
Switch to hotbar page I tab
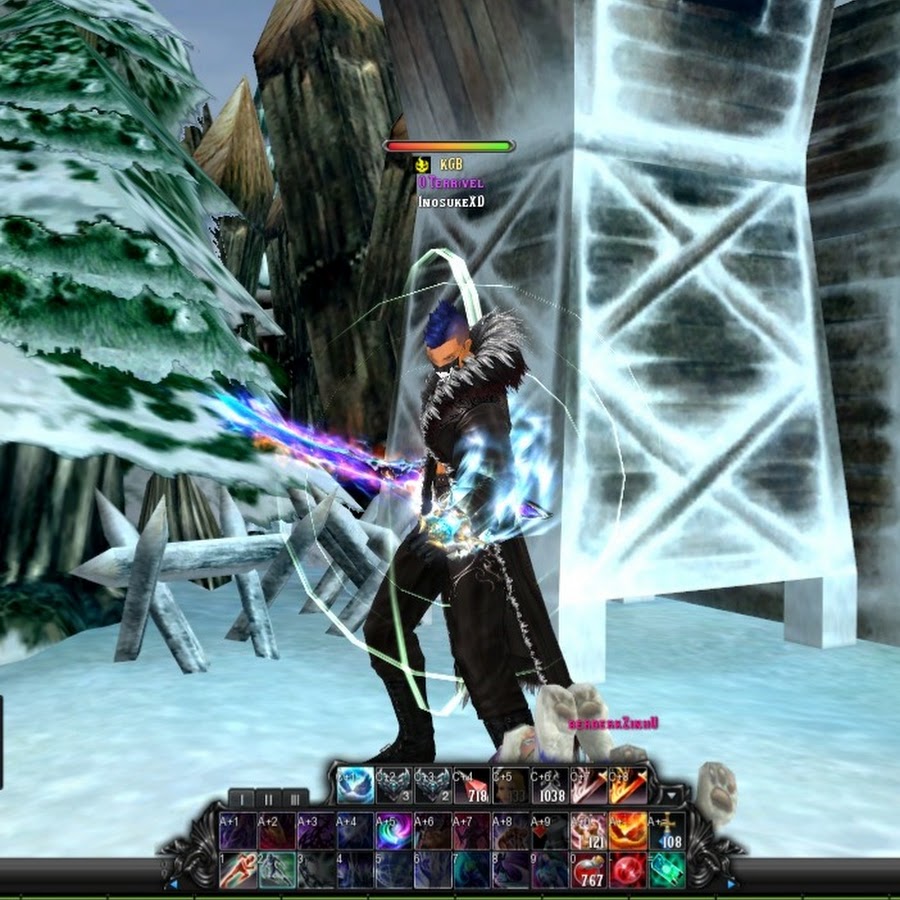[241, 798]
